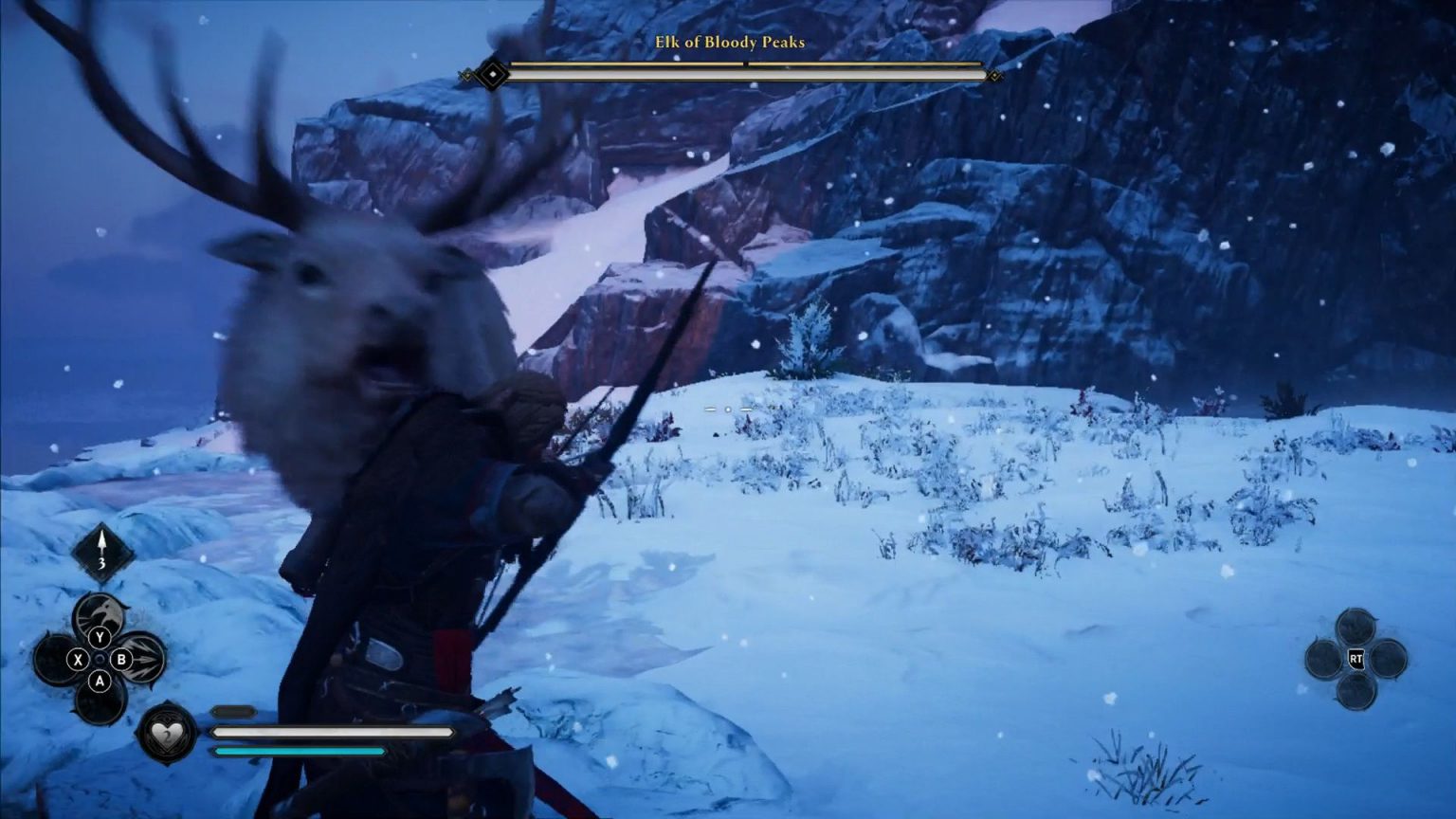The image size is (1456, 819).
Task: Expand the right ability slot in RT wheel
Action: pos(1389,659)
